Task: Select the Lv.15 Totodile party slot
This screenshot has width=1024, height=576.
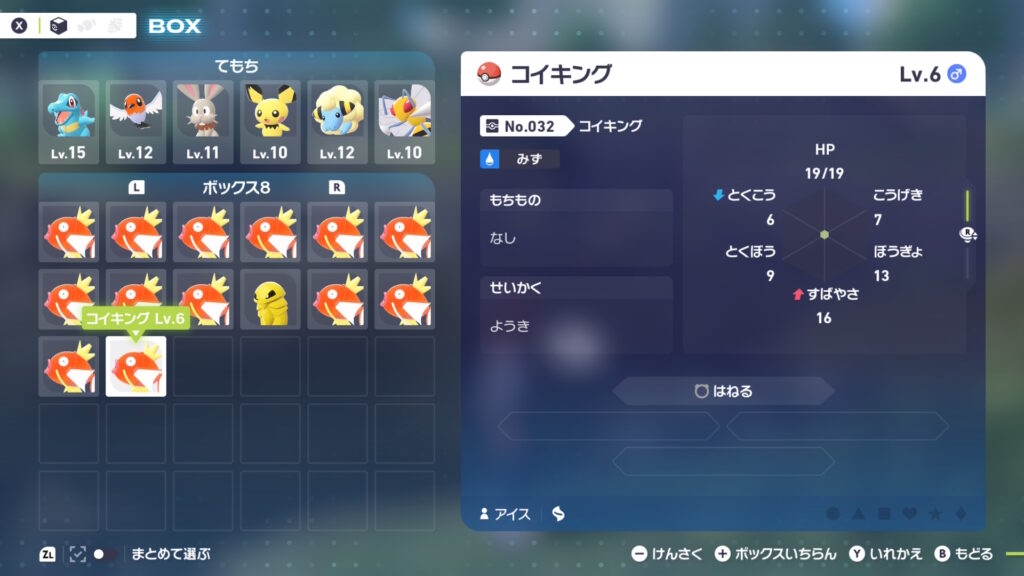Action: (x=68, y=122)
